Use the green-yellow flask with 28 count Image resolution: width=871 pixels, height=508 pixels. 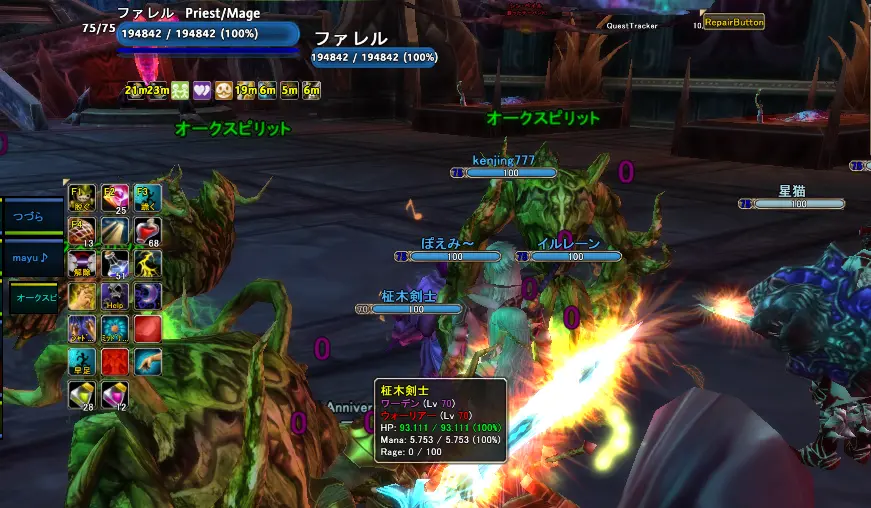point(81,395)
